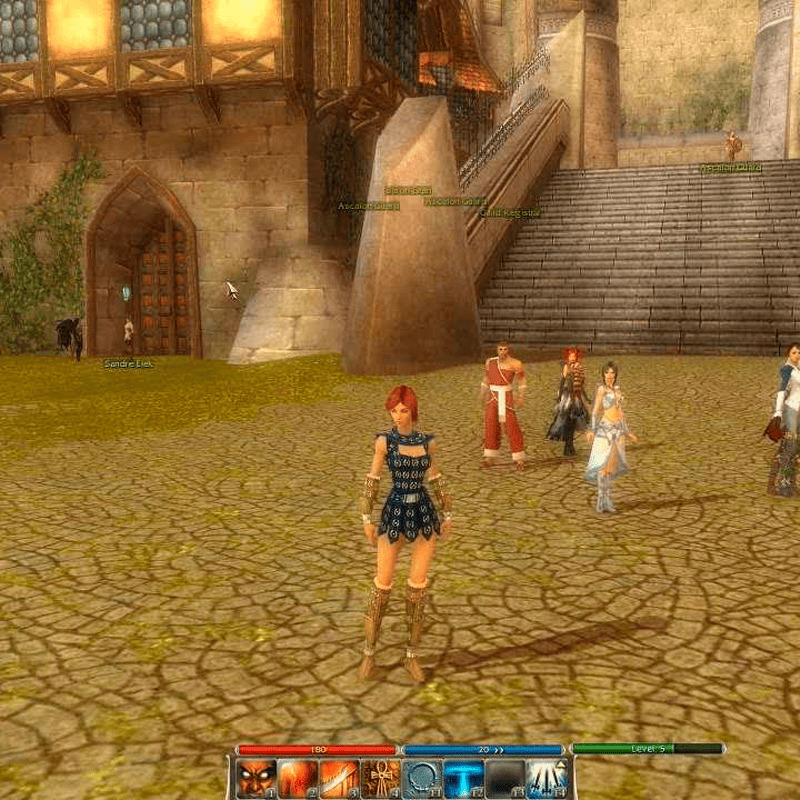Activate the red angry face skill
Viewport: 800px width, 800px height.
pyautogui.click(x=255, y=779)
